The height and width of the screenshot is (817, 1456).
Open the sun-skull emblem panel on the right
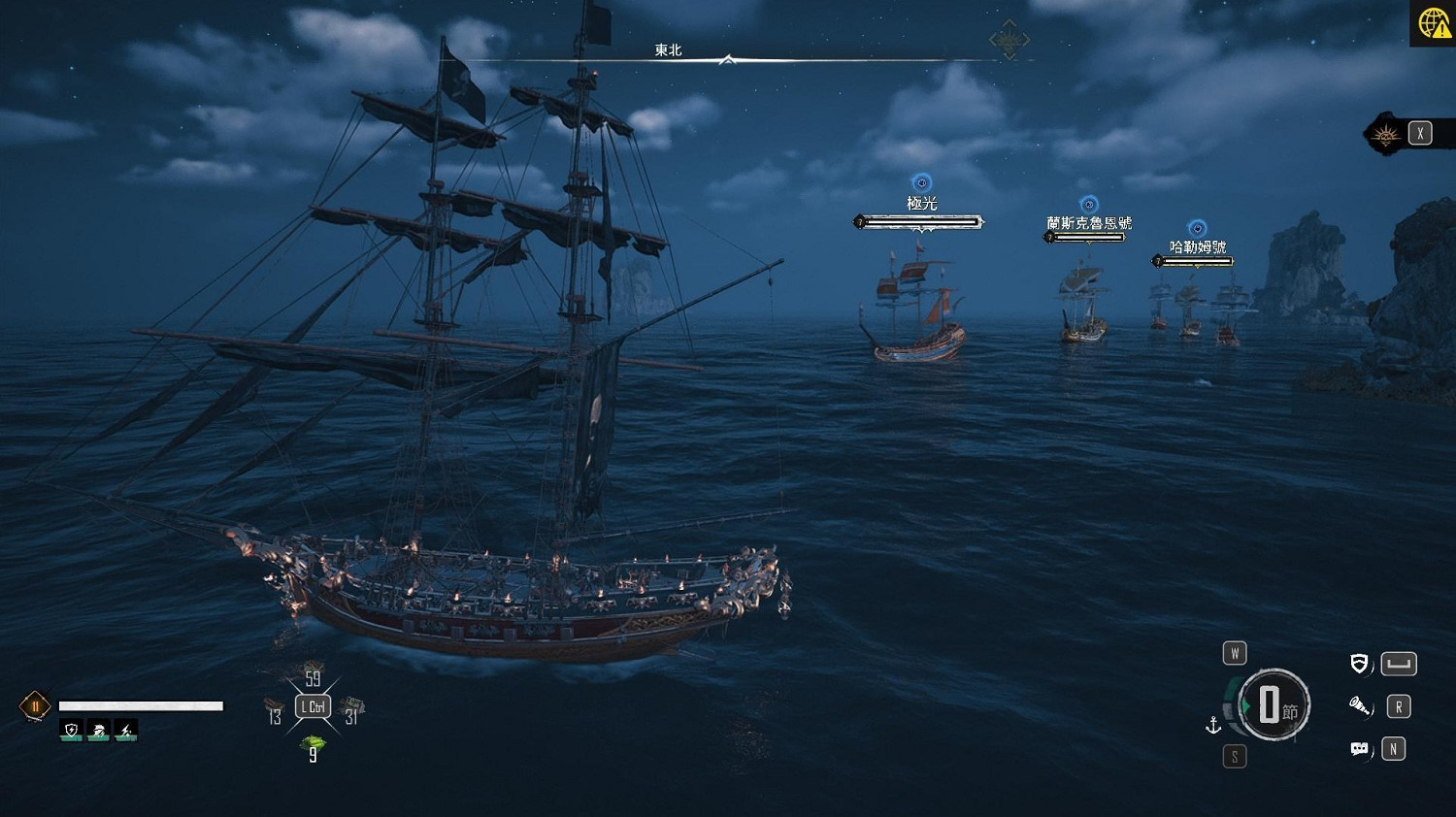(x=1386, y=135)
